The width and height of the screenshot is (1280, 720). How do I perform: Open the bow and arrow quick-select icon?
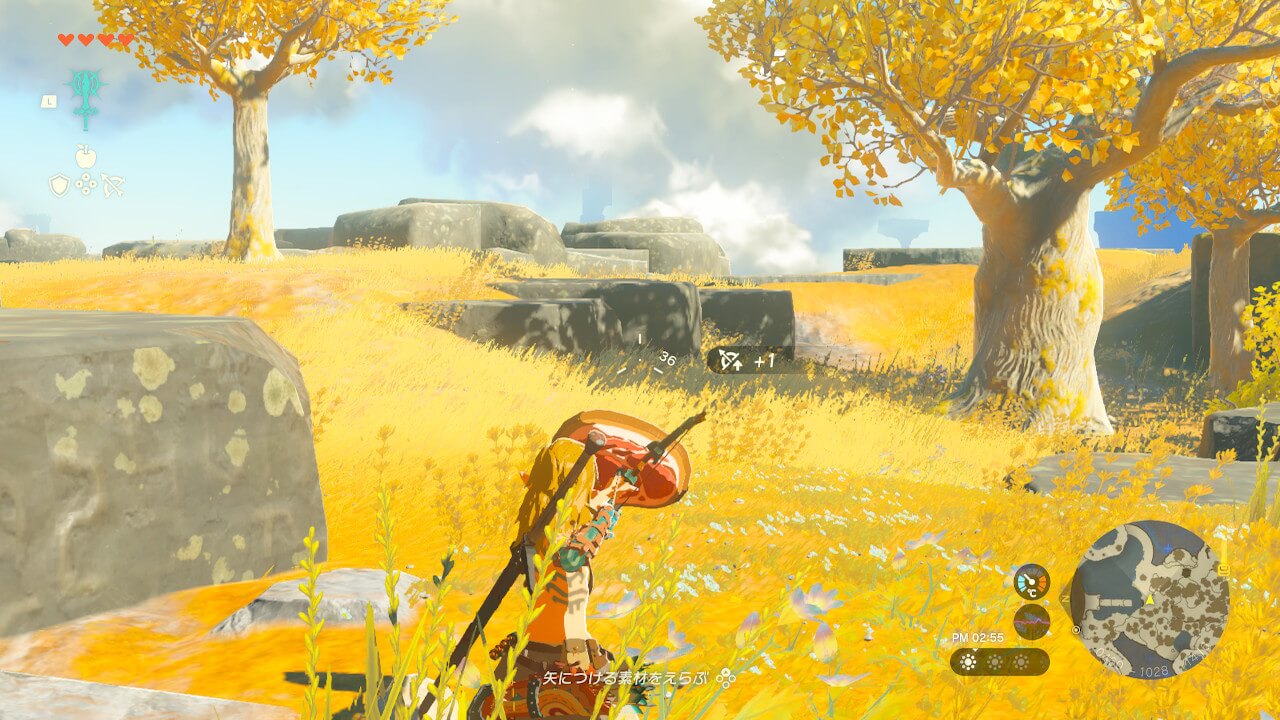112,185
